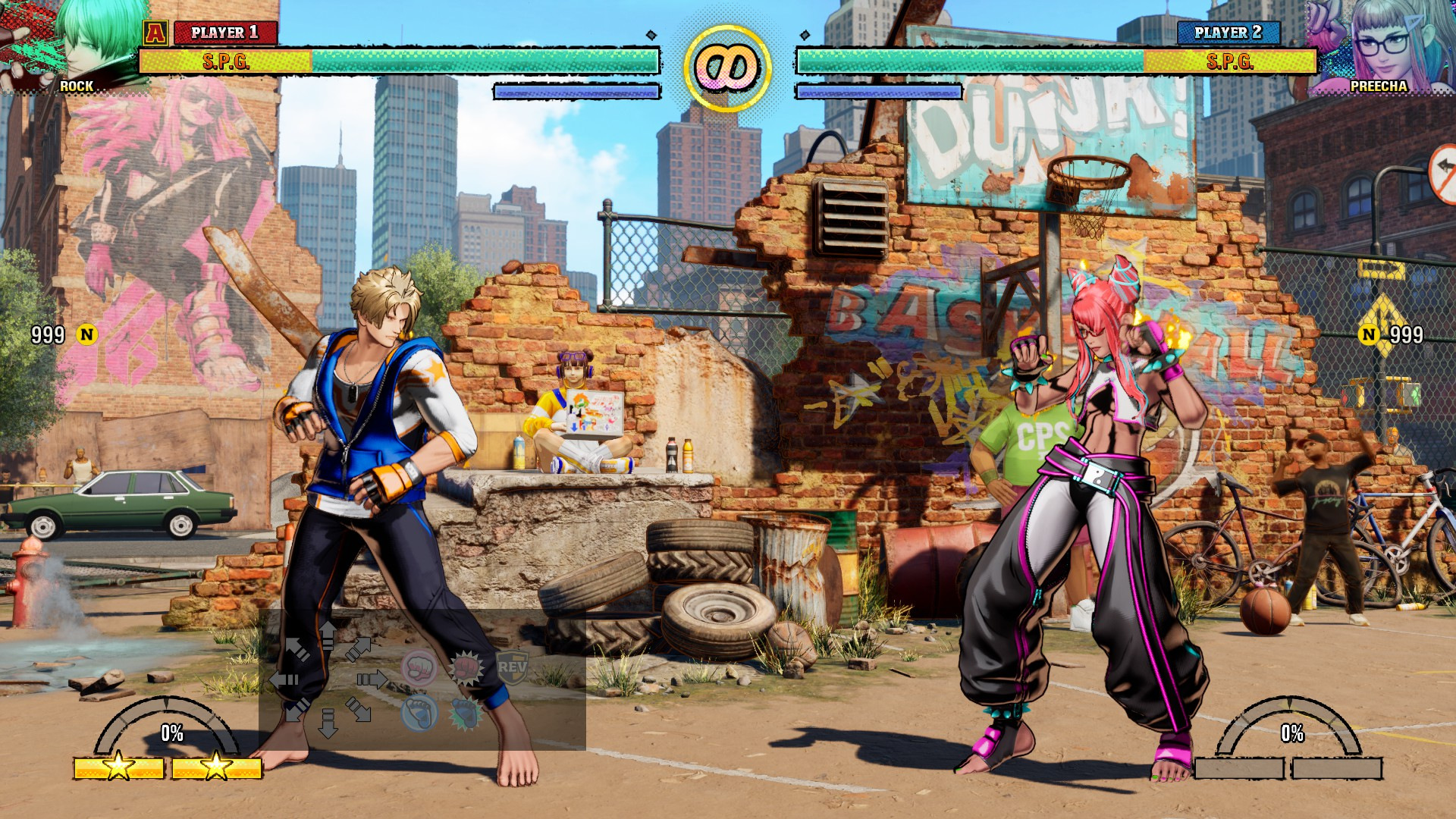This screenshot has height=819, width=1456.
Task: Select the up-left diagonal arrow
Action: coord(297,649)
